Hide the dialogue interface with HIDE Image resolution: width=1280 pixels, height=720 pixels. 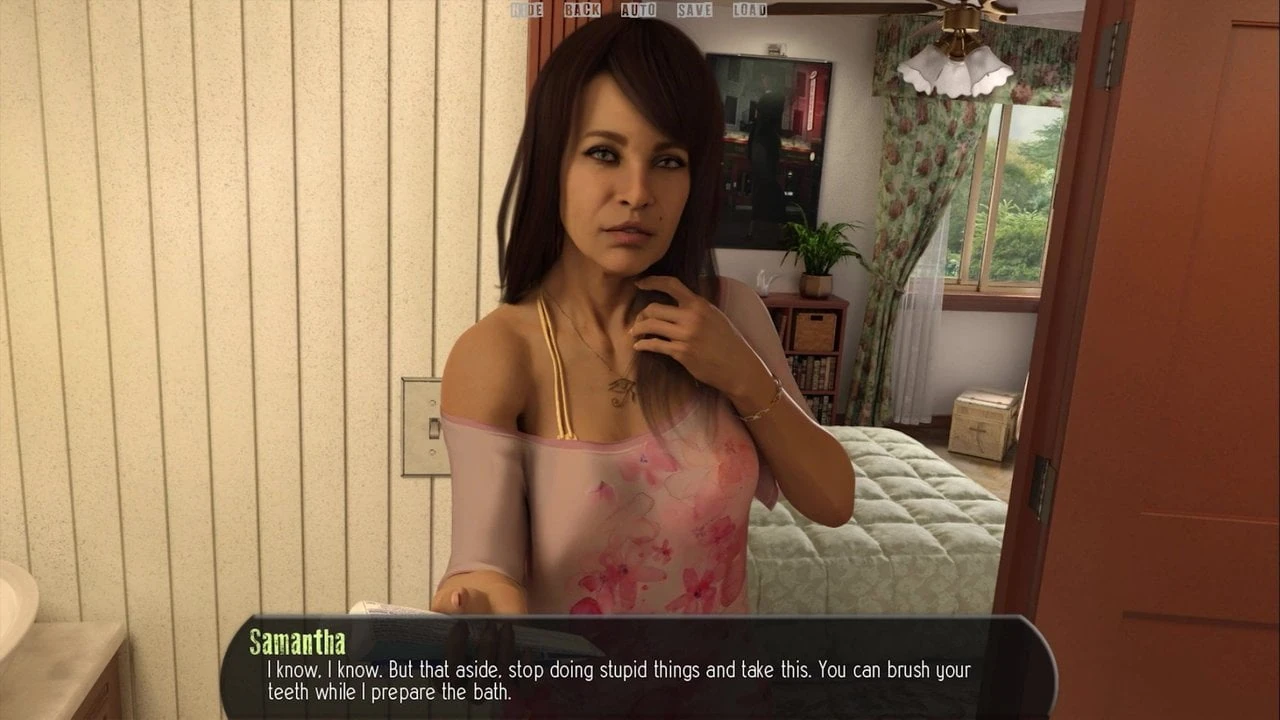point(527,10)
